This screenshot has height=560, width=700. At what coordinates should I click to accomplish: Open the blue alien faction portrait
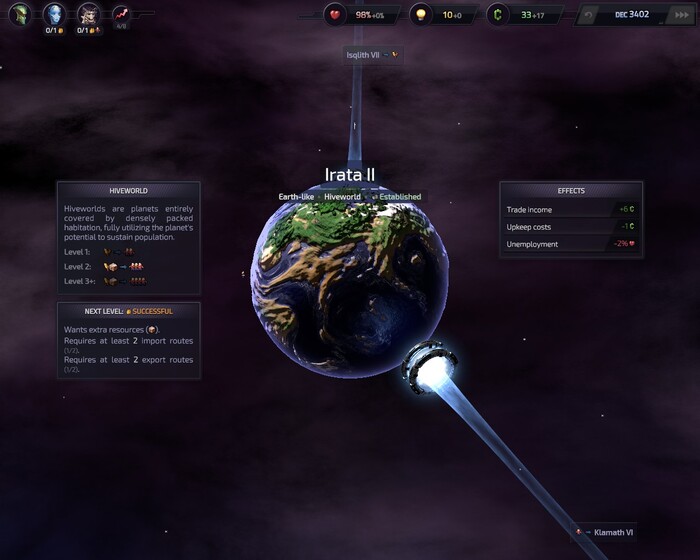(53, 14)
